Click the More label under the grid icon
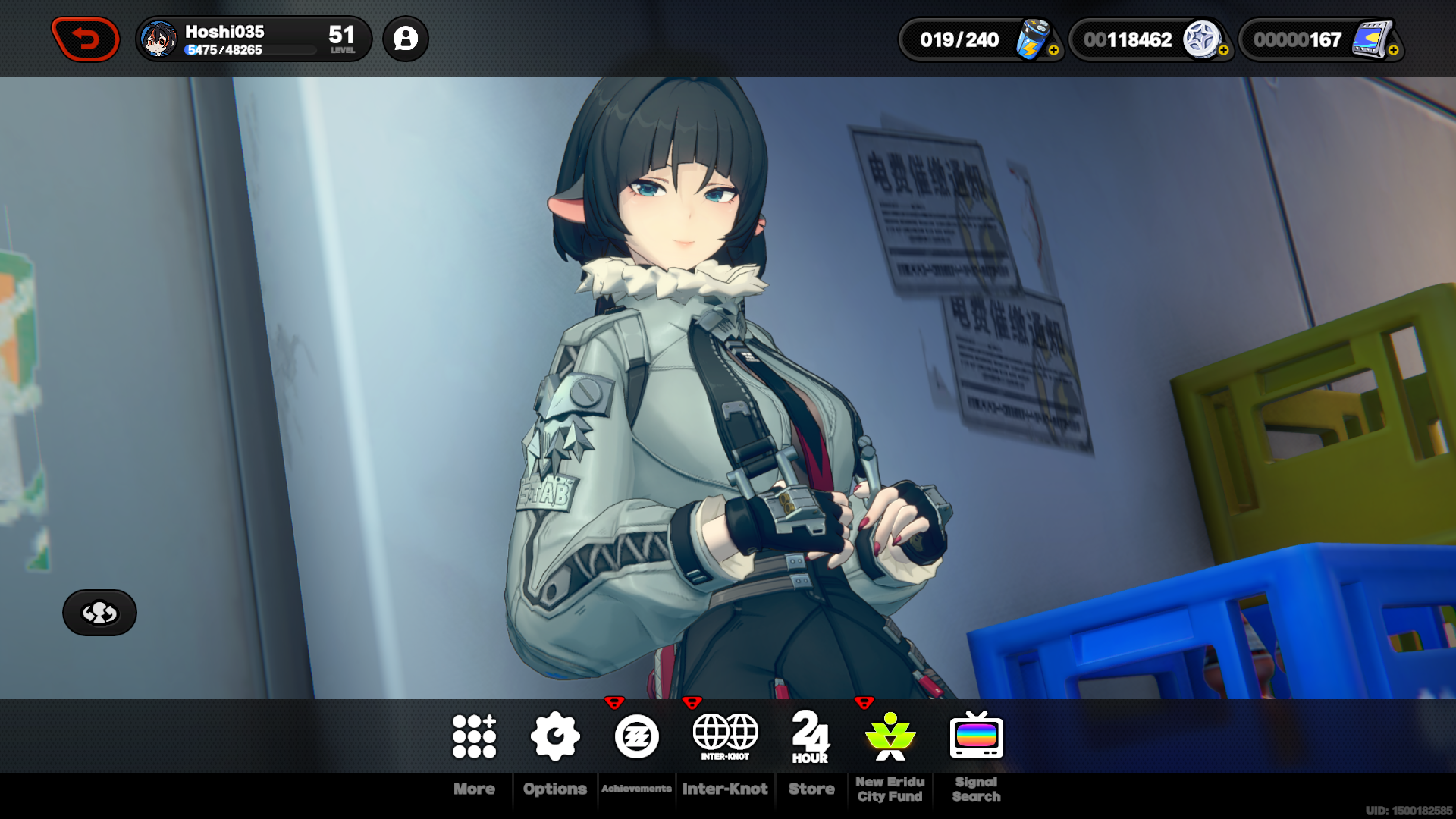This screenshot has width=1456, height=819. [x=475, y=789]
